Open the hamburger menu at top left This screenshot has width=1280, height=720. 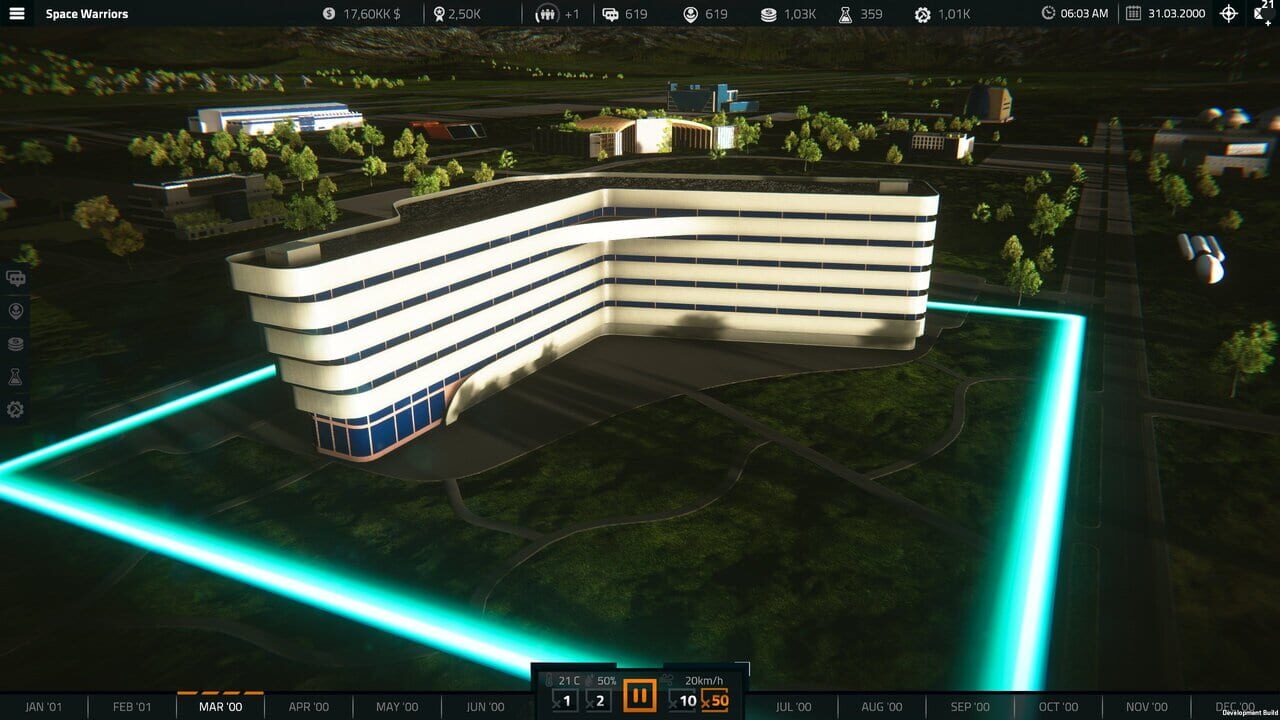click(x=16, y=14)
